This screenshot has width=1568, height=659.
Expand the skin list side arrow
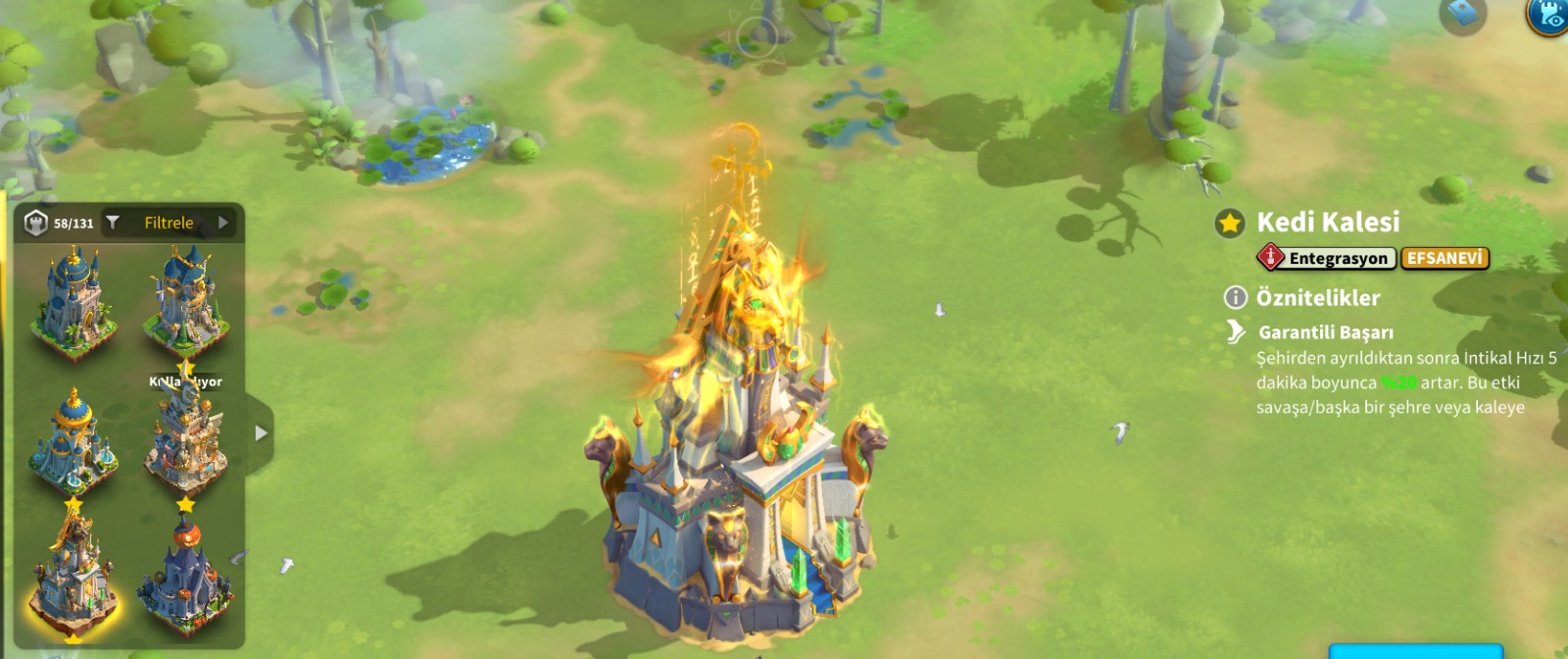pos(260,432)
